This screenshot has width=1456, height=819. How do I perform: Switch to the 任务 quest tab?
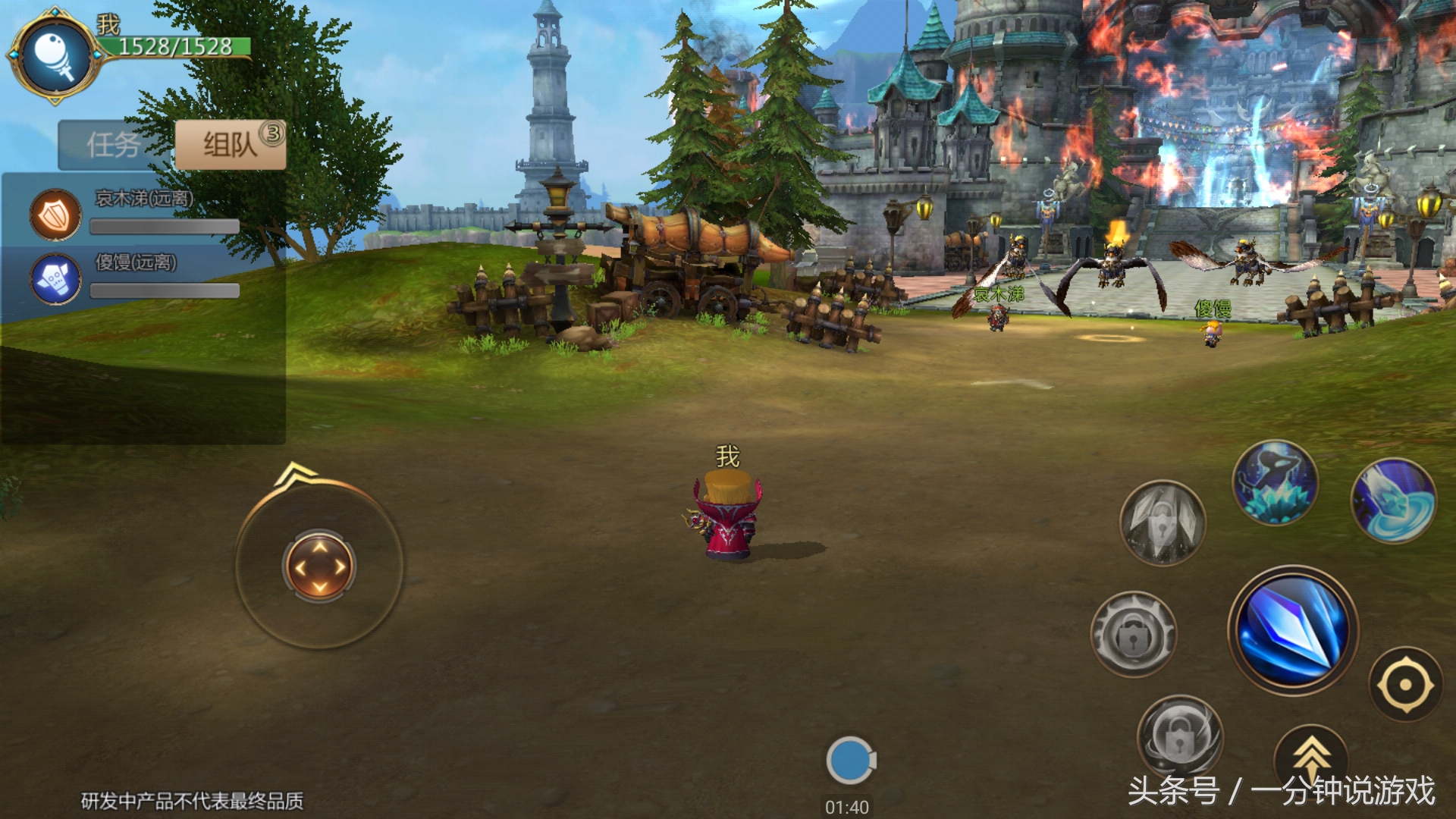[114, 144]
